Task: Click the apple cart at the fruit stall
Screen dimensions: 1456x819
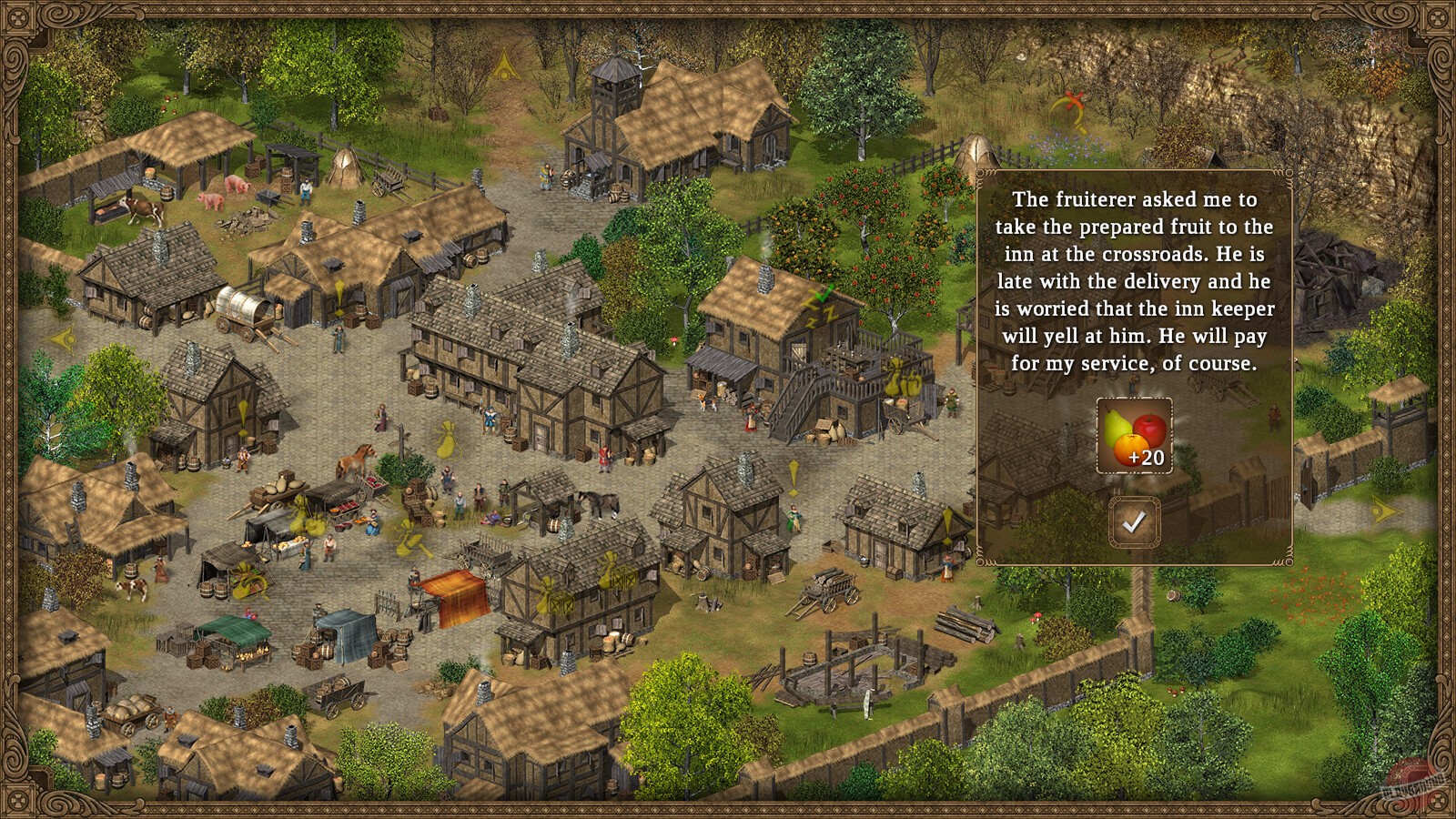Action: click(x=375, y=483)
